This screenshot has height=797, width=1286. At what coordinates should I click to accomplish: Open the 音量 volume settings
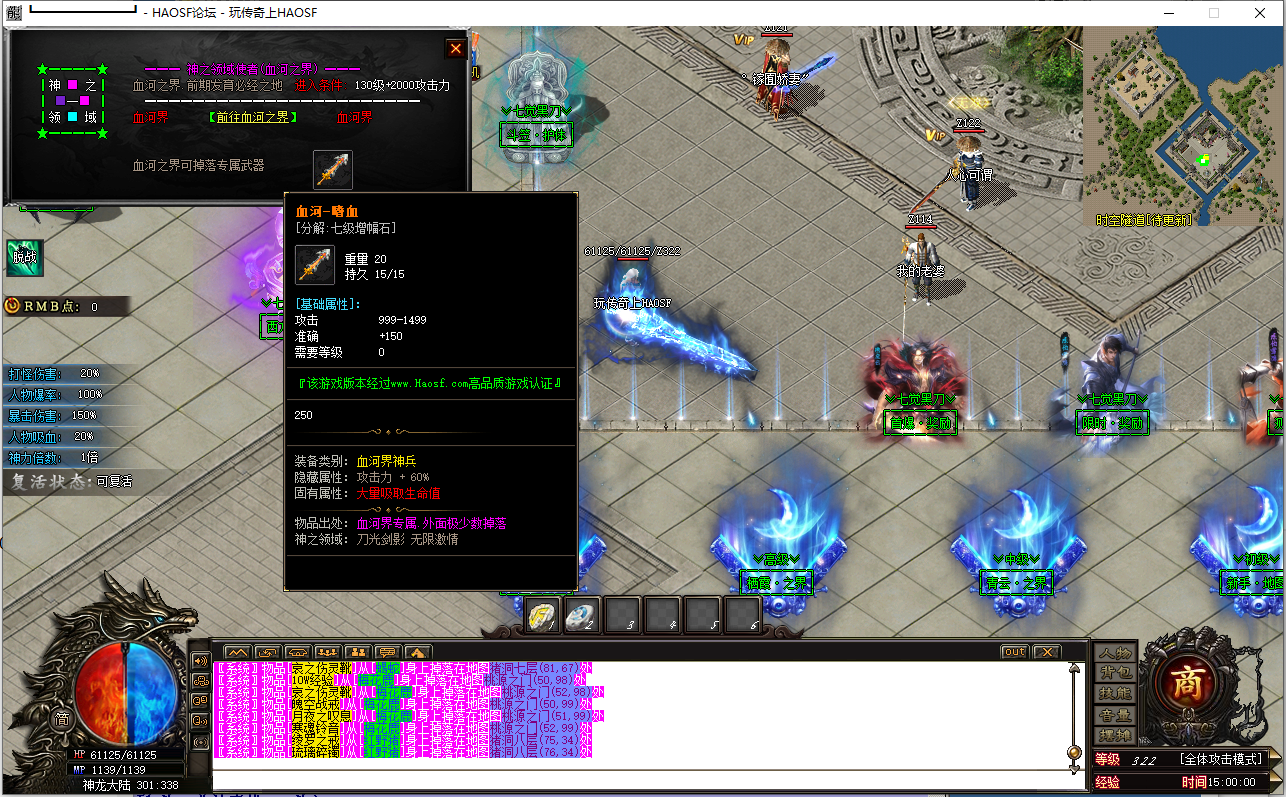pyautogui.click(x=1115, y=715)
